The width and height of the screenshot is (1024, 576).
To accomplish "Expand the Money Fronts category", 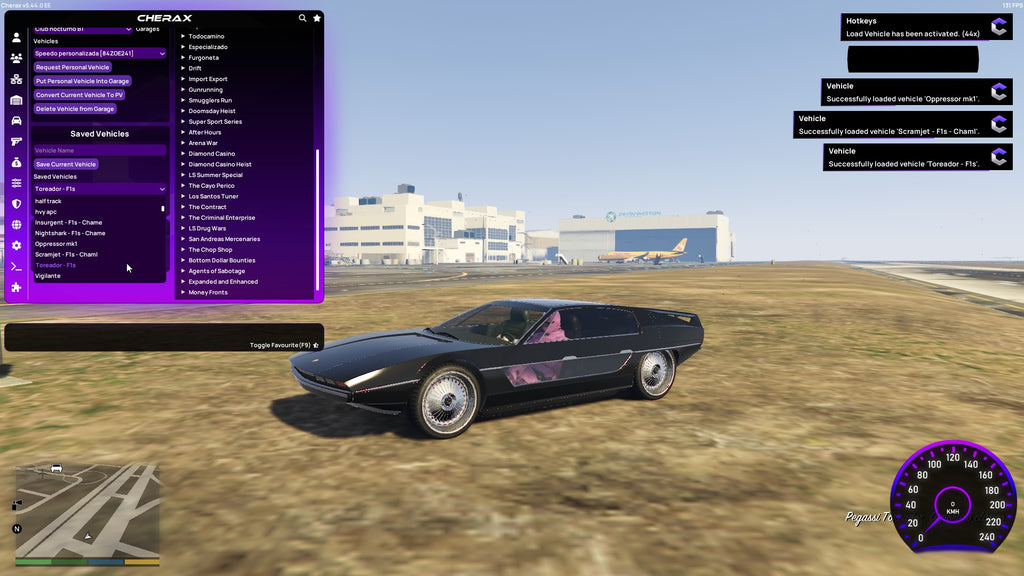I will tap(208, 292).
